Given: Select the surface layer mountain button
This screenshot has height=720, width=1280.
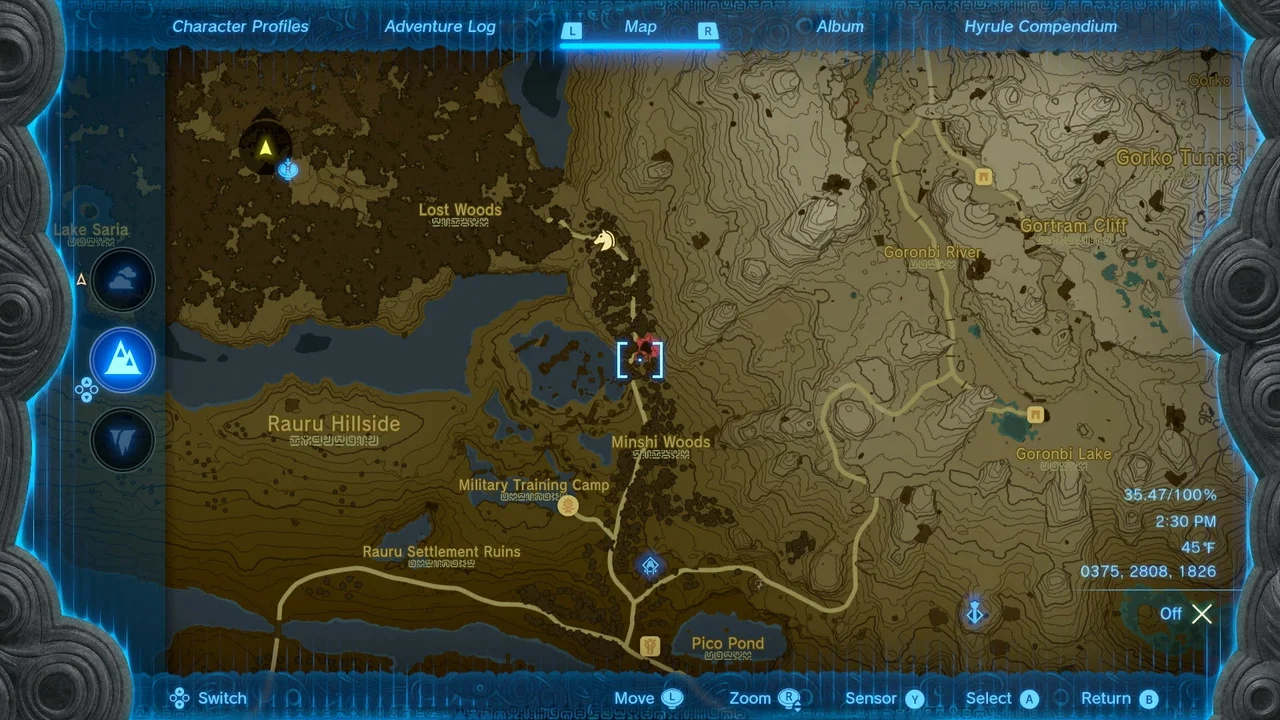Looking at the screenshot, I should tap(123, 360).
